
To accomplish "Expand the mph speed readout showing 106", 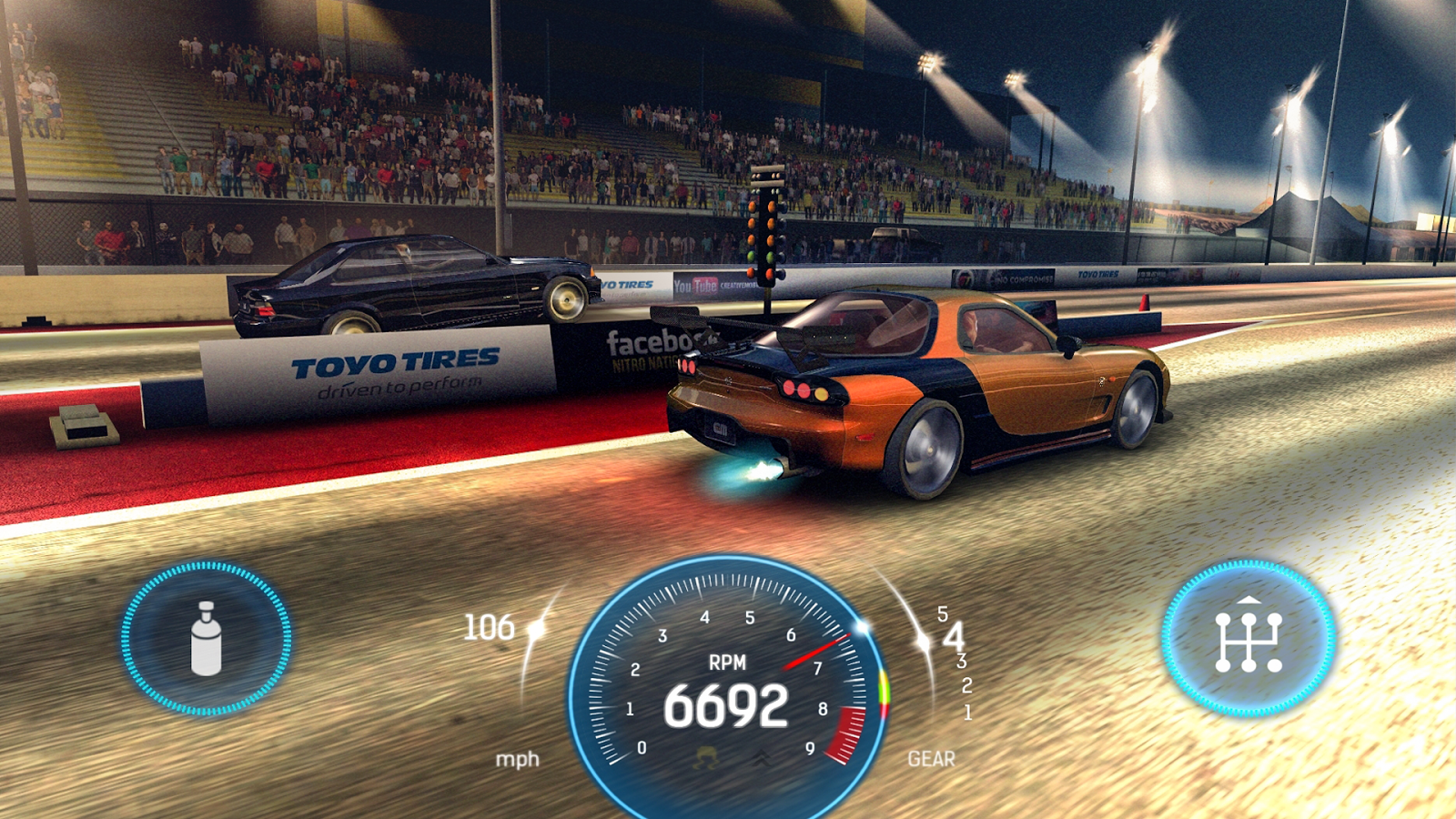I will pos(490,627).
